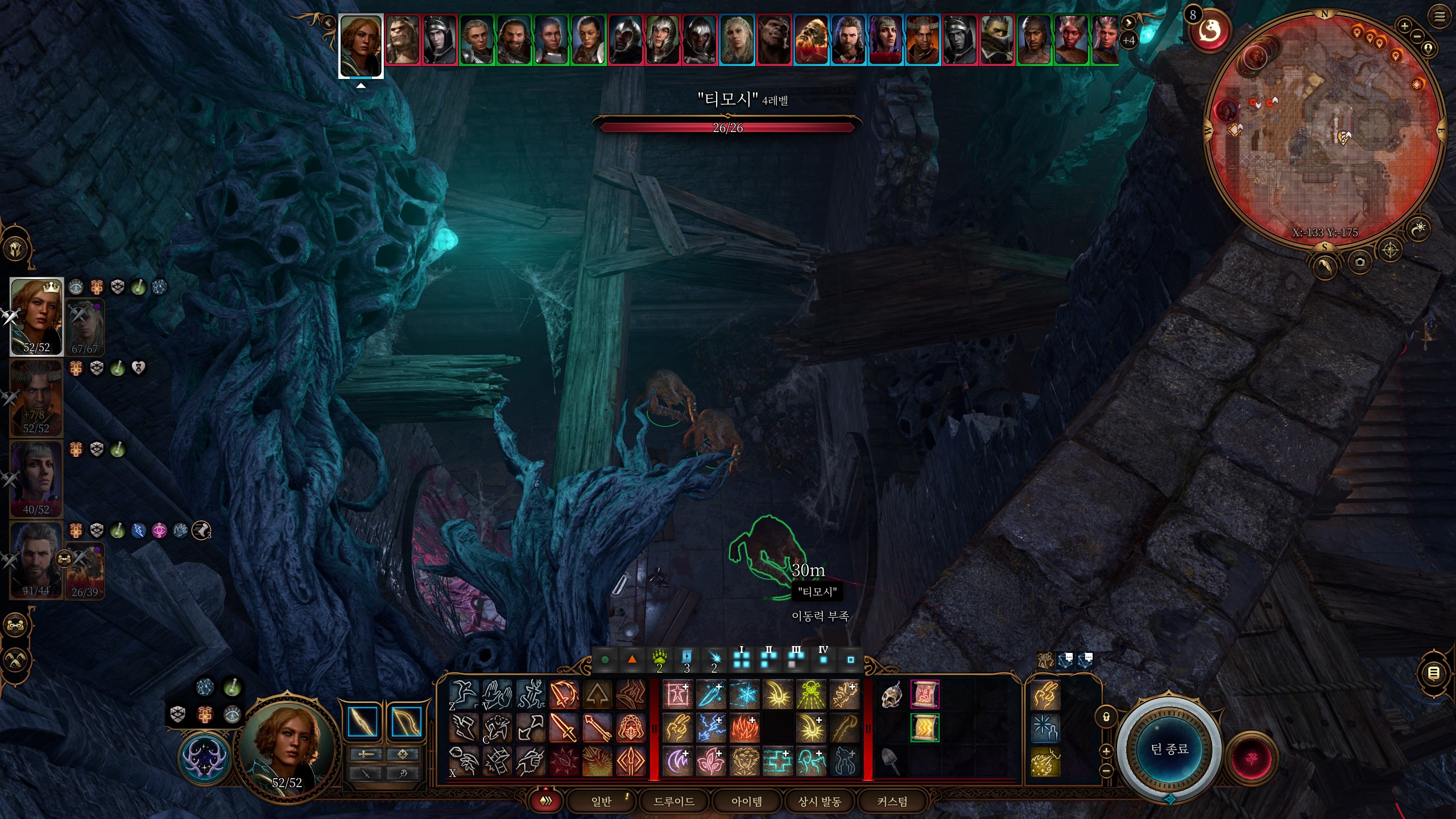Select the skull item slot

[x=891, y=695]
